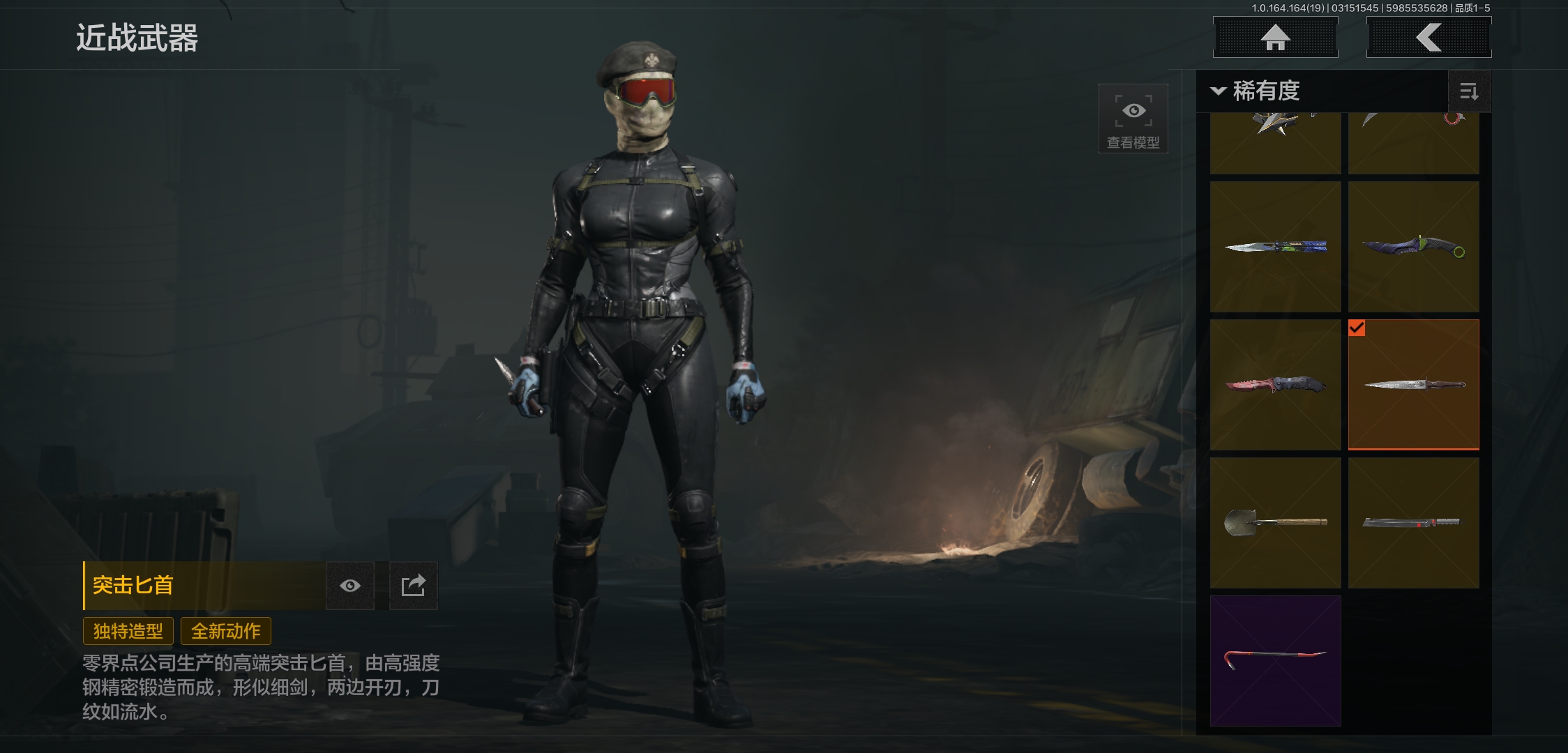Pick the equipped 突击匕首 dagger tile

pyautogui.click(x=1413, y=385)
